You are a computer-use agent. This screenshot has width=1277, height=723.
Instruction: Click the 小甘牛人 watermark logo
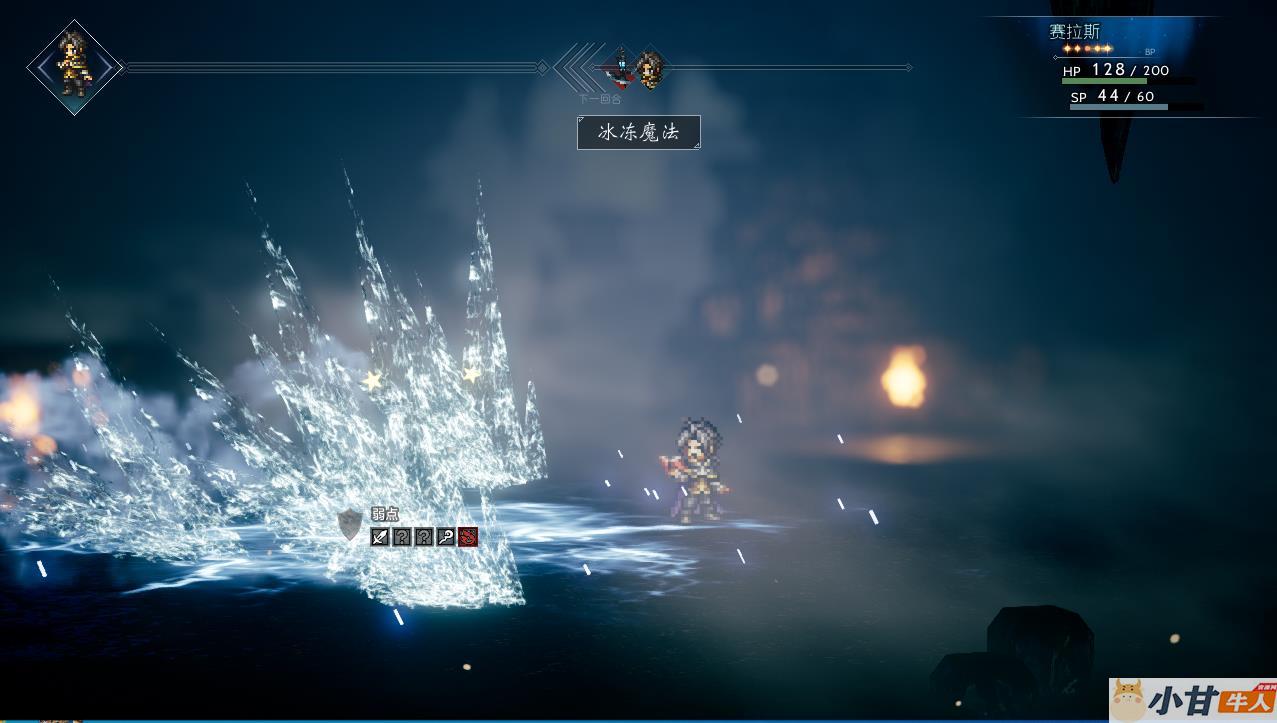(x=1193, y=699)
